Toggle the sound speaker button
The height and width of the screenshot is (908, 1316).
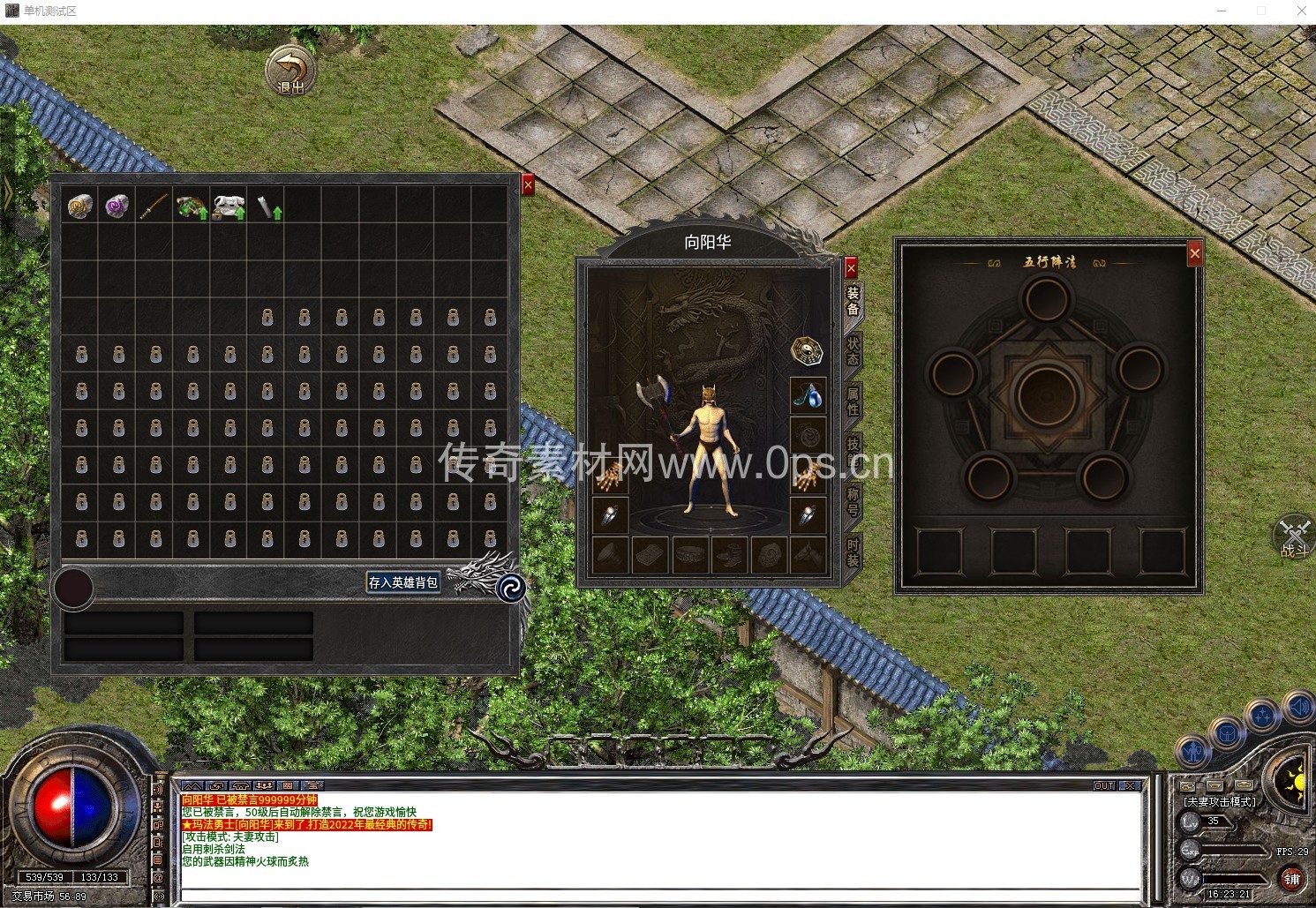click(x=1299, y=707)
